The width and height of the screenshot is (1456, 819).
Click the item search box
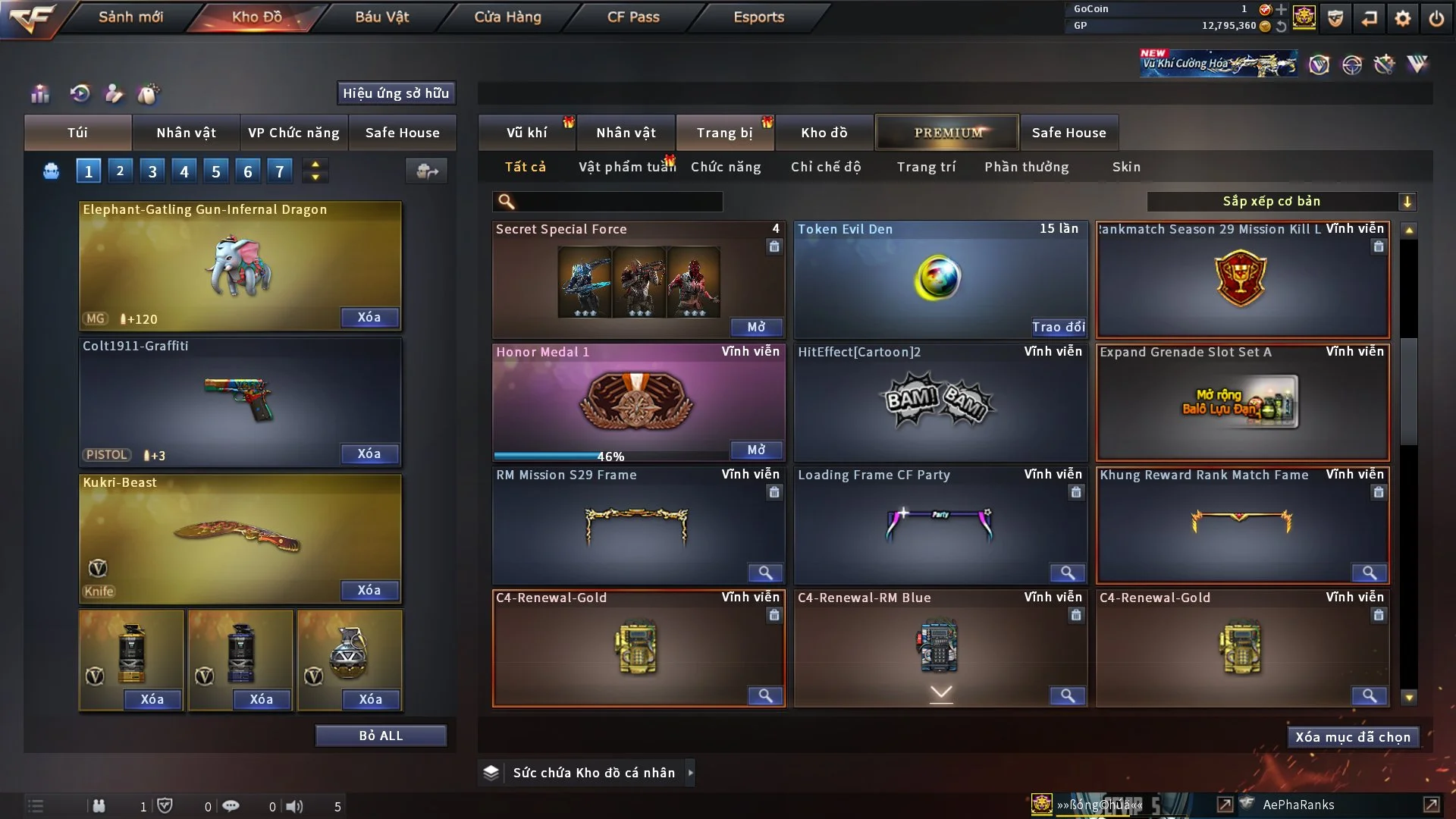[x=618, y=202]
